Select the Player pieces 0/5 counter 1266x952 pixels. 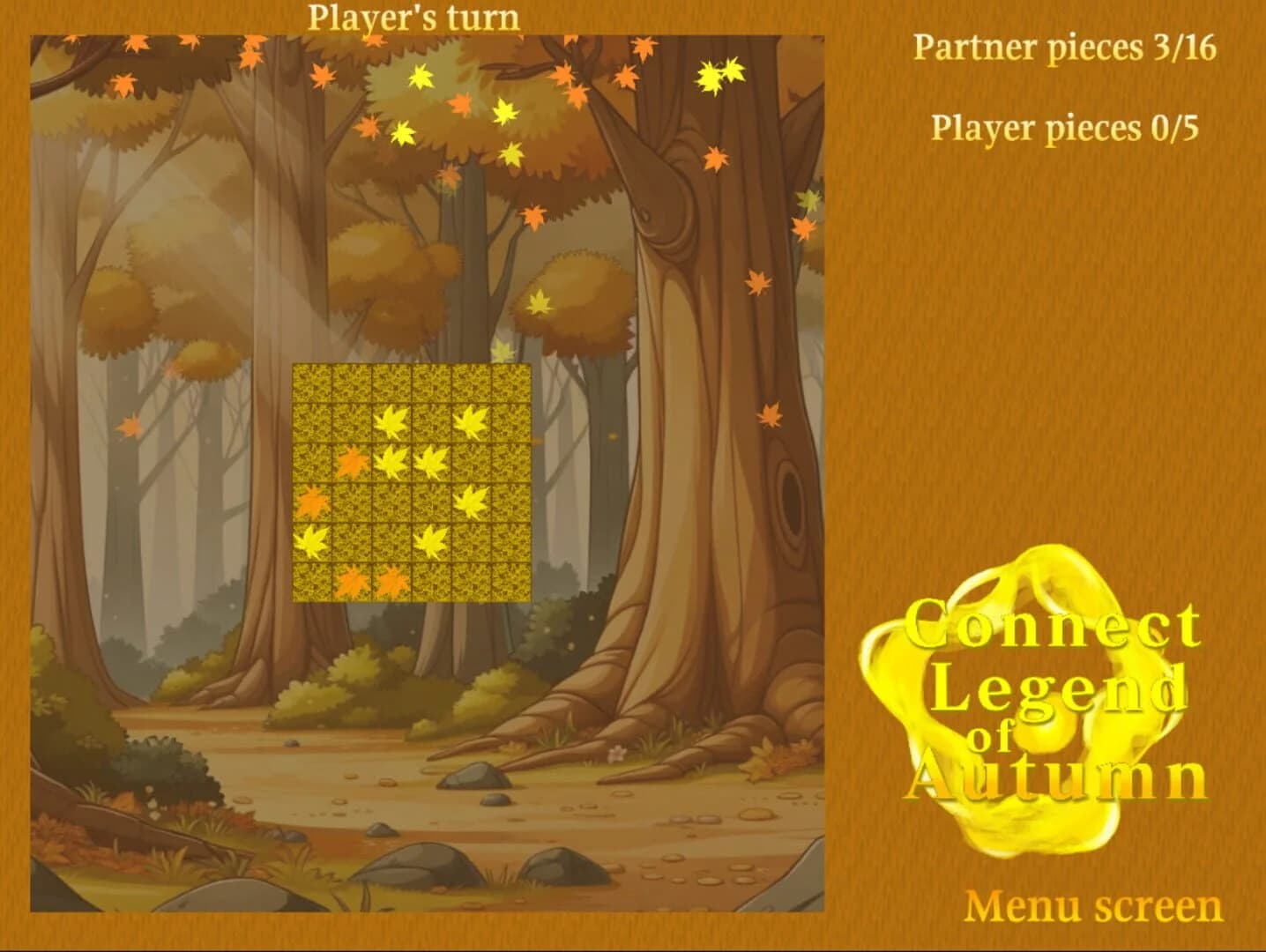point(1067,128)
